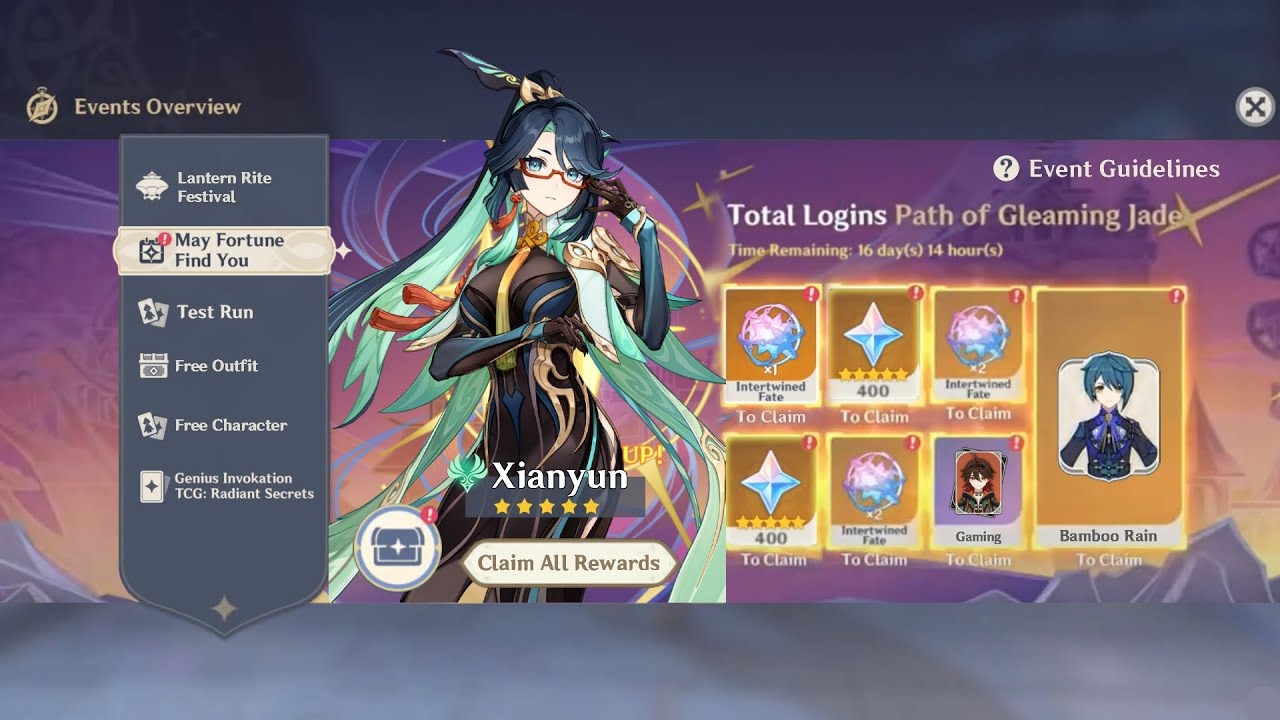
Task: Click the treasure chest icon
Action: click(398, 549)
